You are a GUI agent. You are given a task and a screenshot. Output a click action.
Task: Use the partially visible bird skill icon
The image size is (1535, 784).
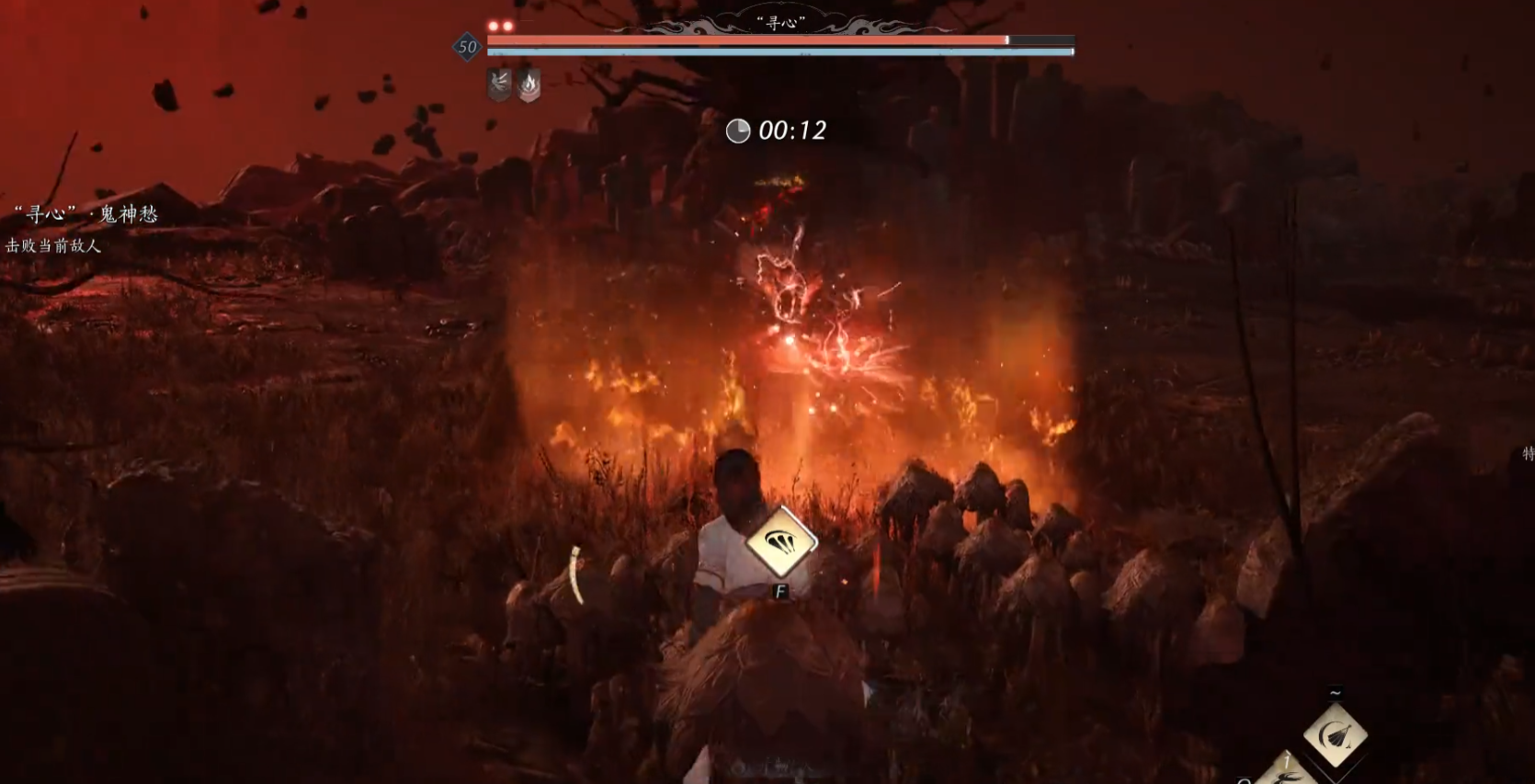tap(1282, 772)
